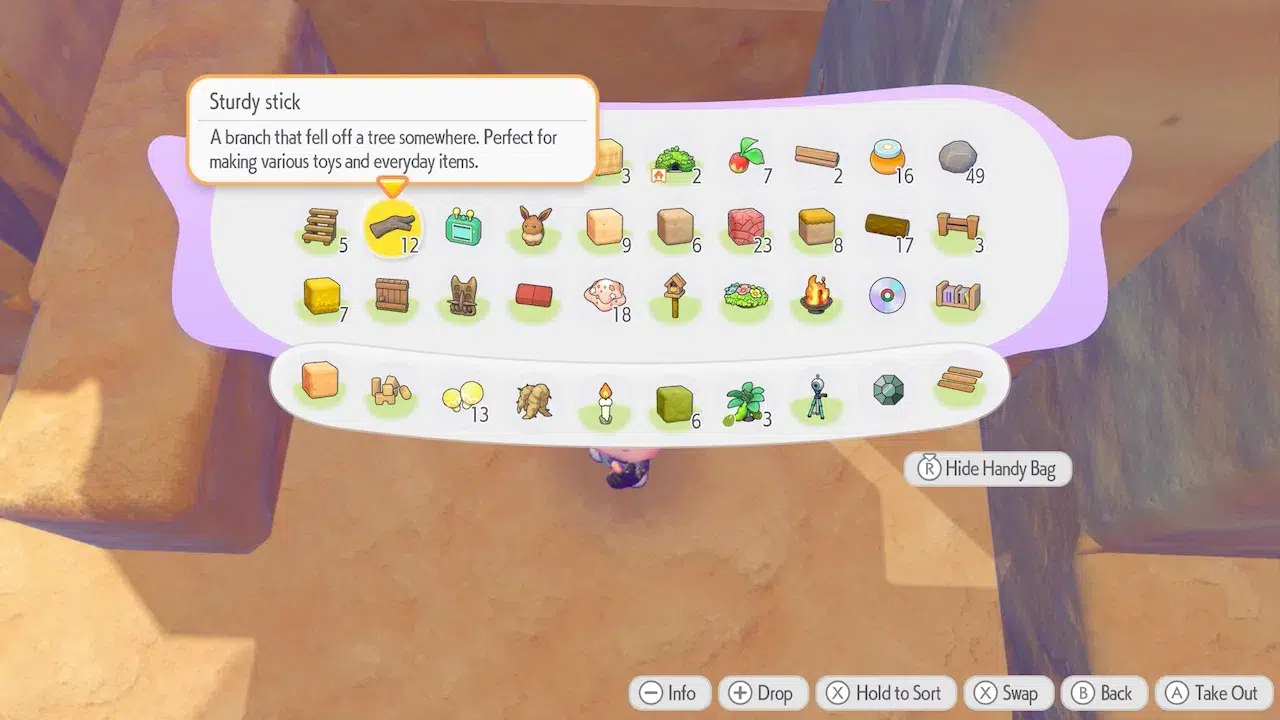Viewport: 1280px width, 720px height.
Task: Choose the music CD item
Action: point(887,296)
